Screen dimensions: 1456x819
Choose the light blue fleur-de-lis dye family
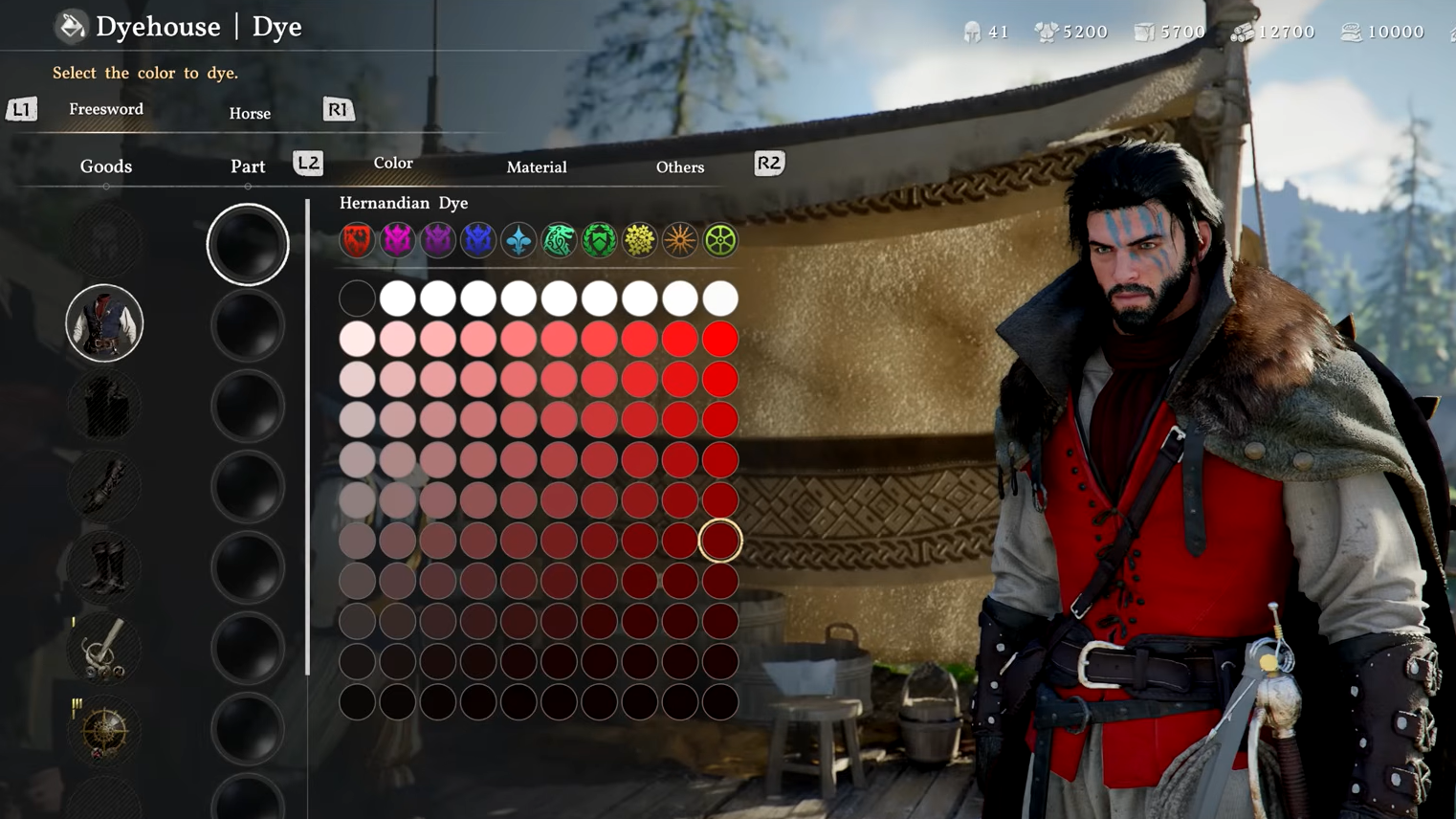pyautogui.click(x=518, y=240)
